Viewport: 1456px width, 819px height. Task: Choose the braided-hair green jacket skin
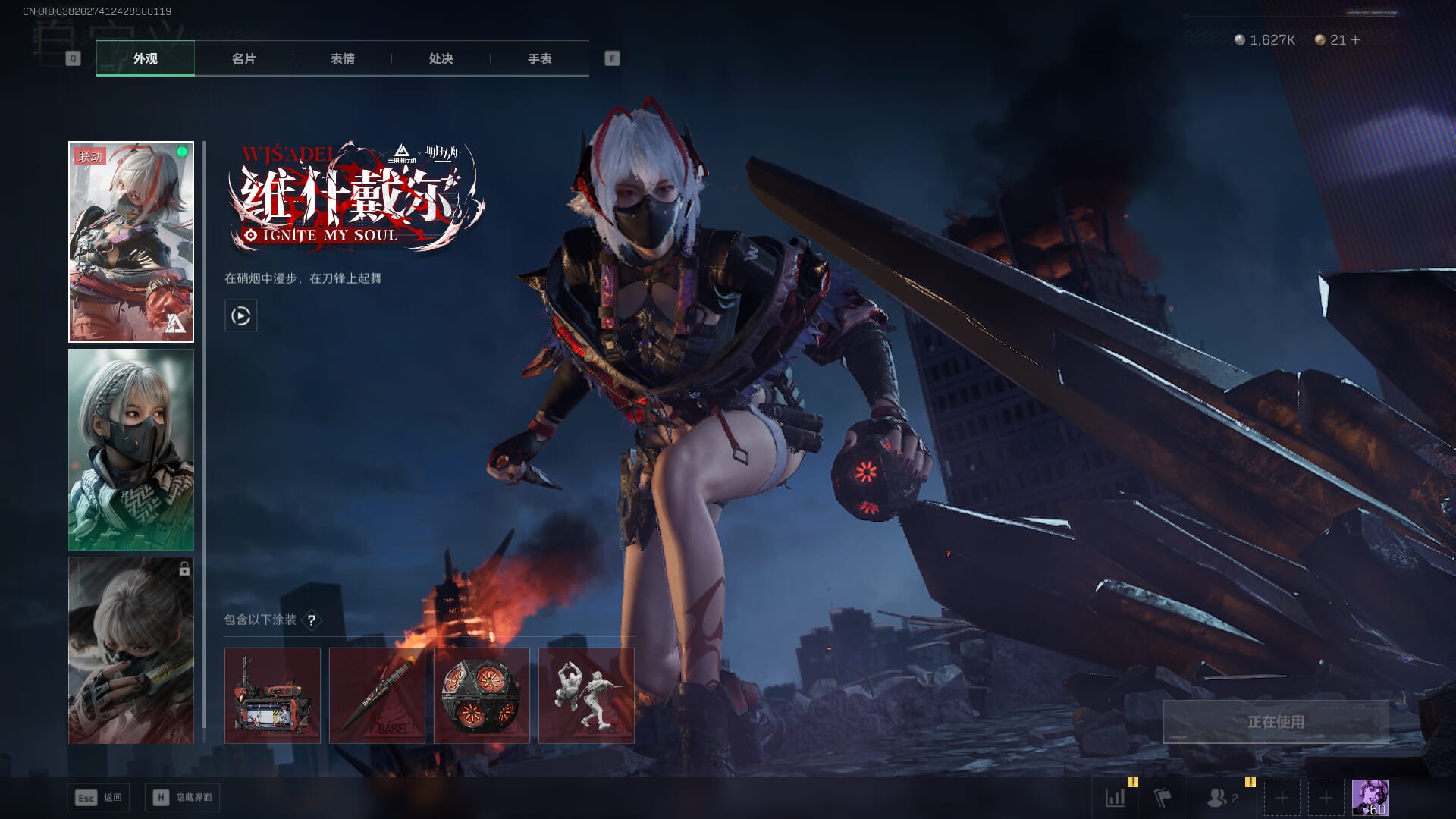(x=131, y=450)
